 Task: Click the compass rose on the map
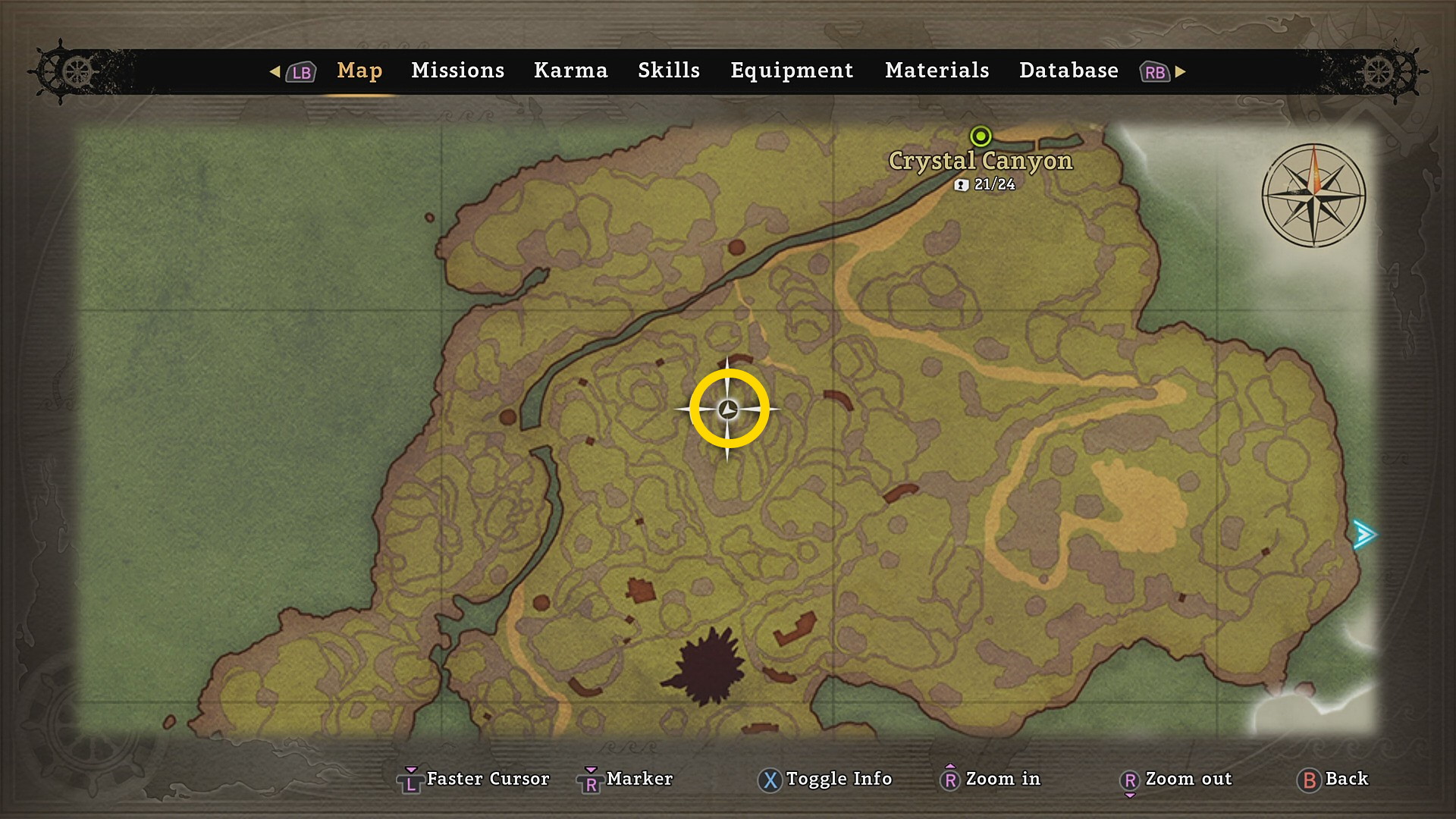[1313, 195]
